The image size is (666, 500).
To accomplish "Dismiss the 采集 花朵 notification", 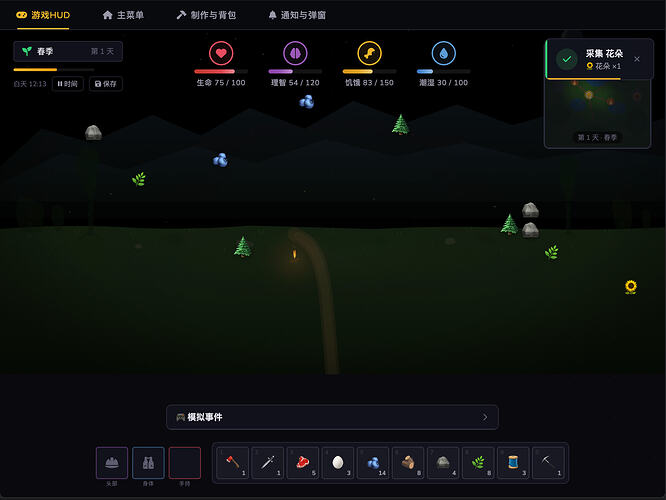I will pyautogui.click(x=637, y=59).
